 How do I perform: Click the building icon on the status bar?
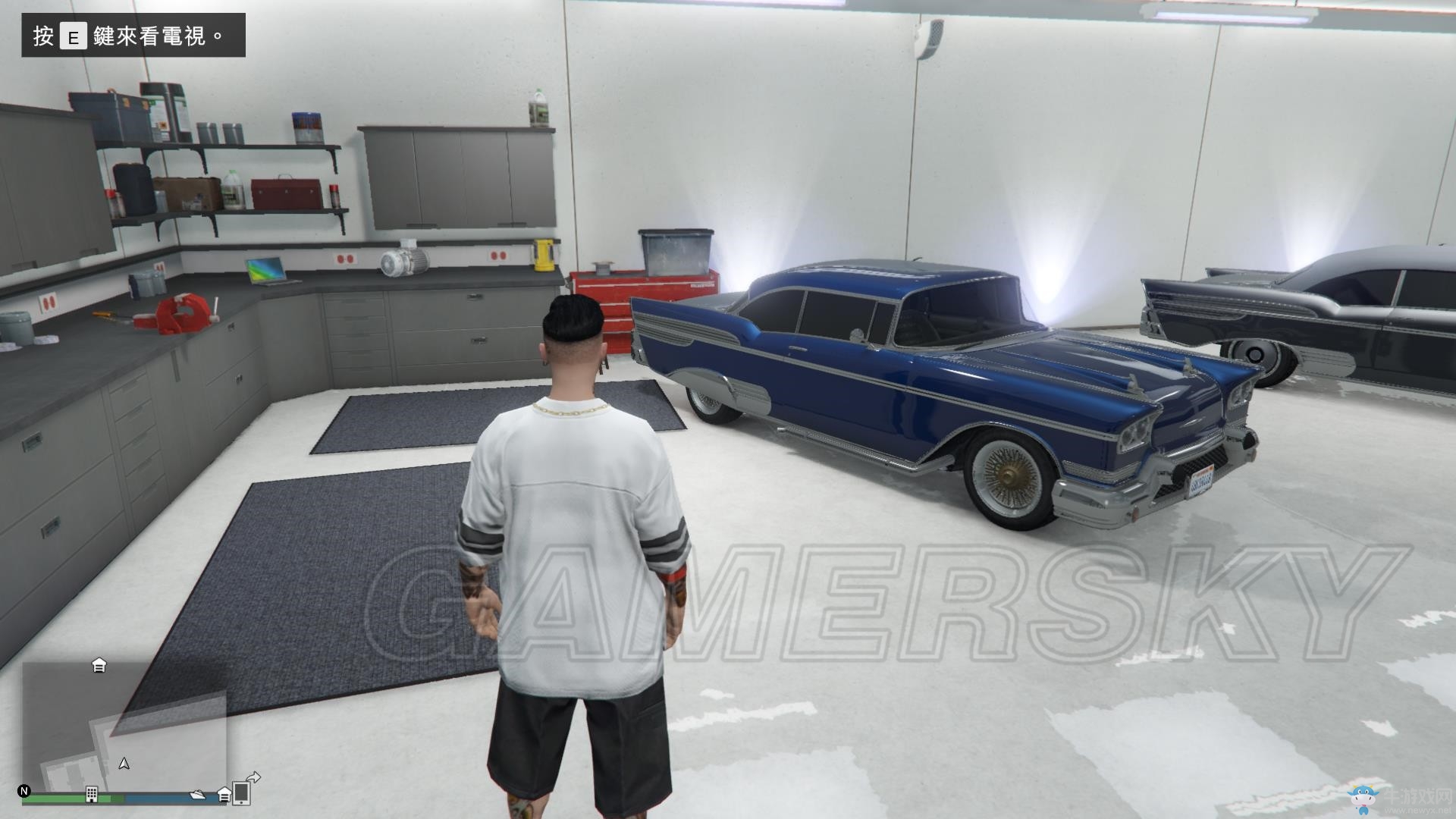pyautogui.click(x=92, y=794)
